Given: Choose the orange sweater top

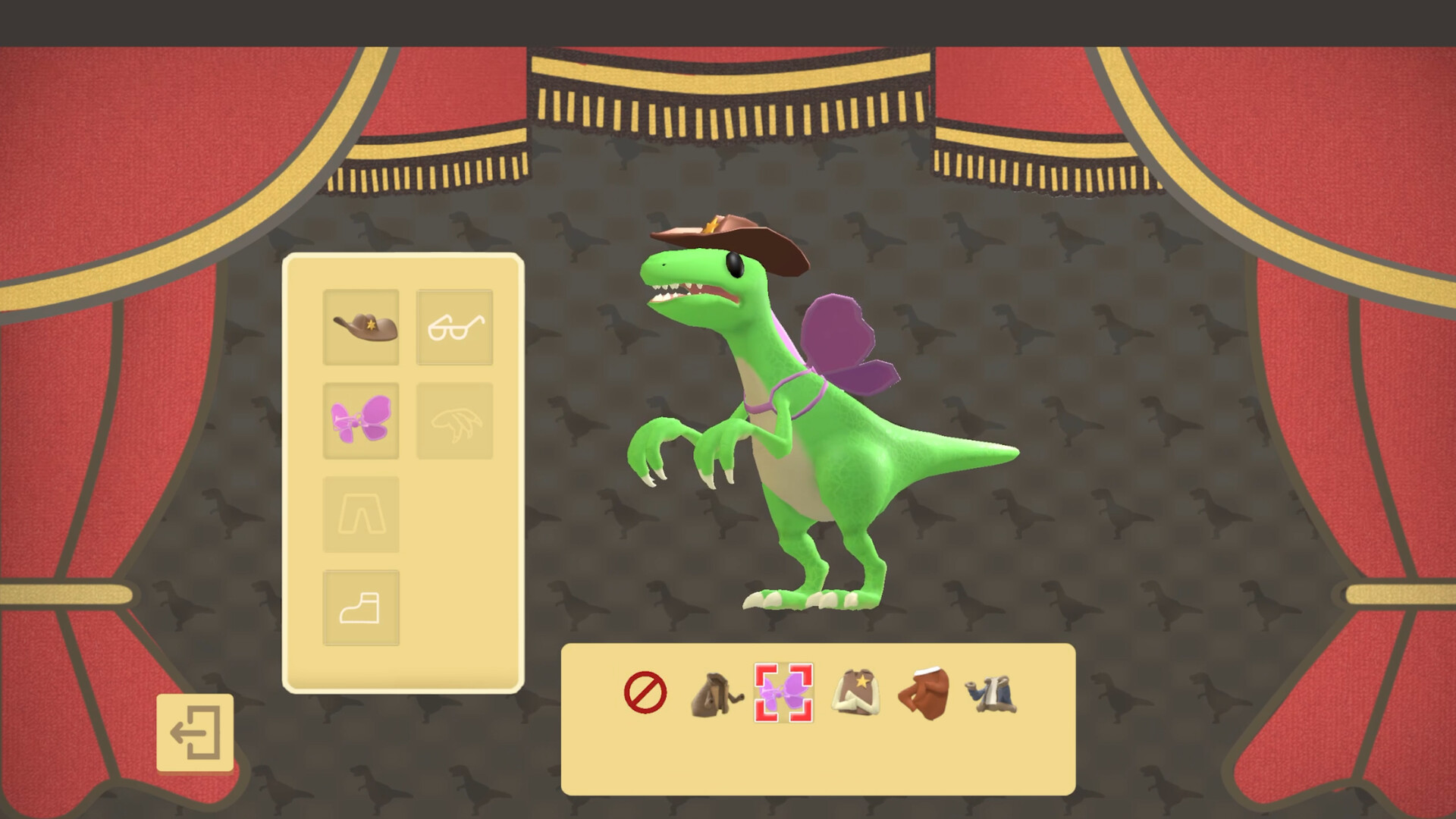Looking at the screenshot, I should [924, 692].
